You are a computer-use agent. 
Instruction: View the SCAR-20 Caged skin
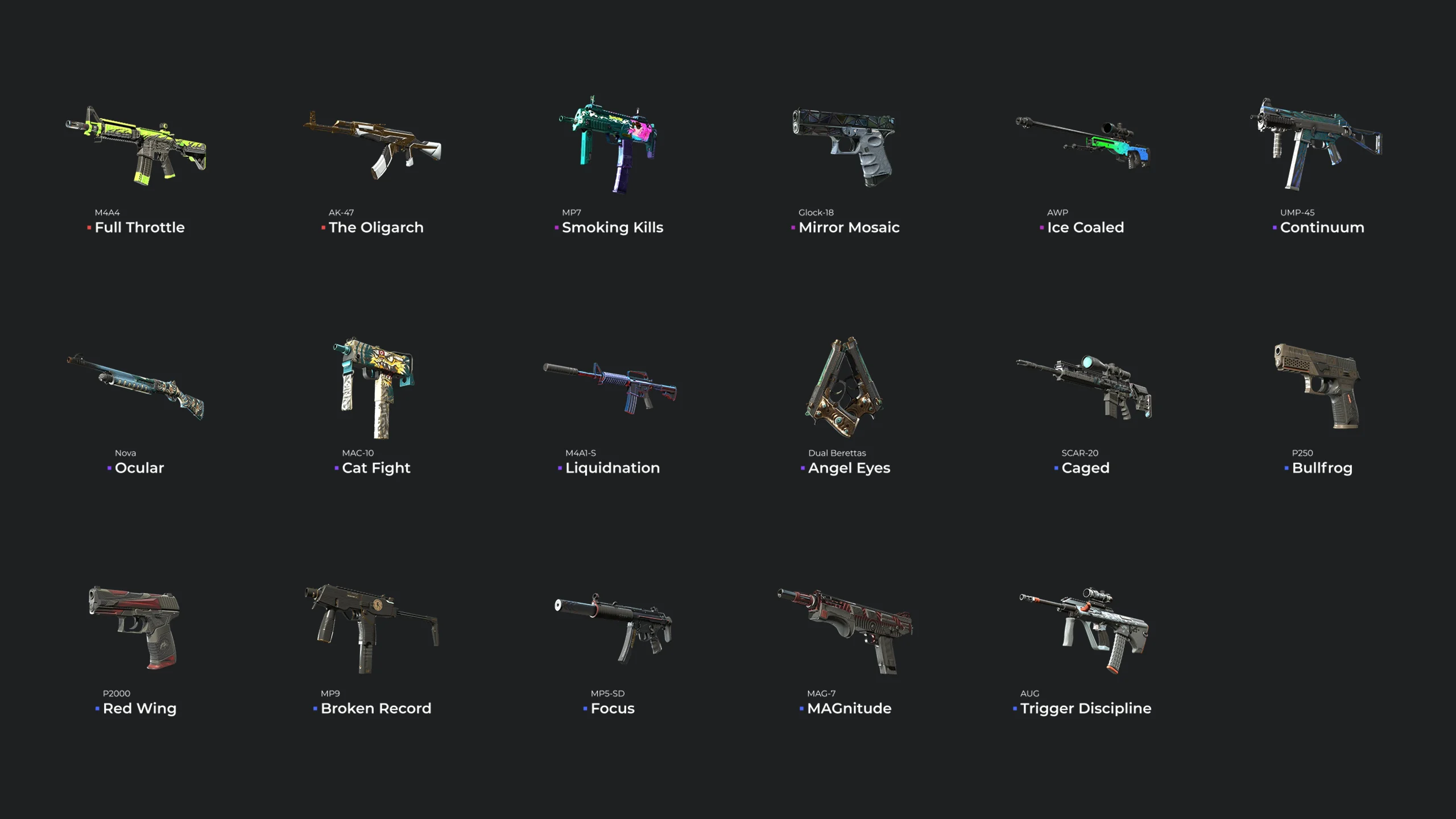click(1084, 388)
